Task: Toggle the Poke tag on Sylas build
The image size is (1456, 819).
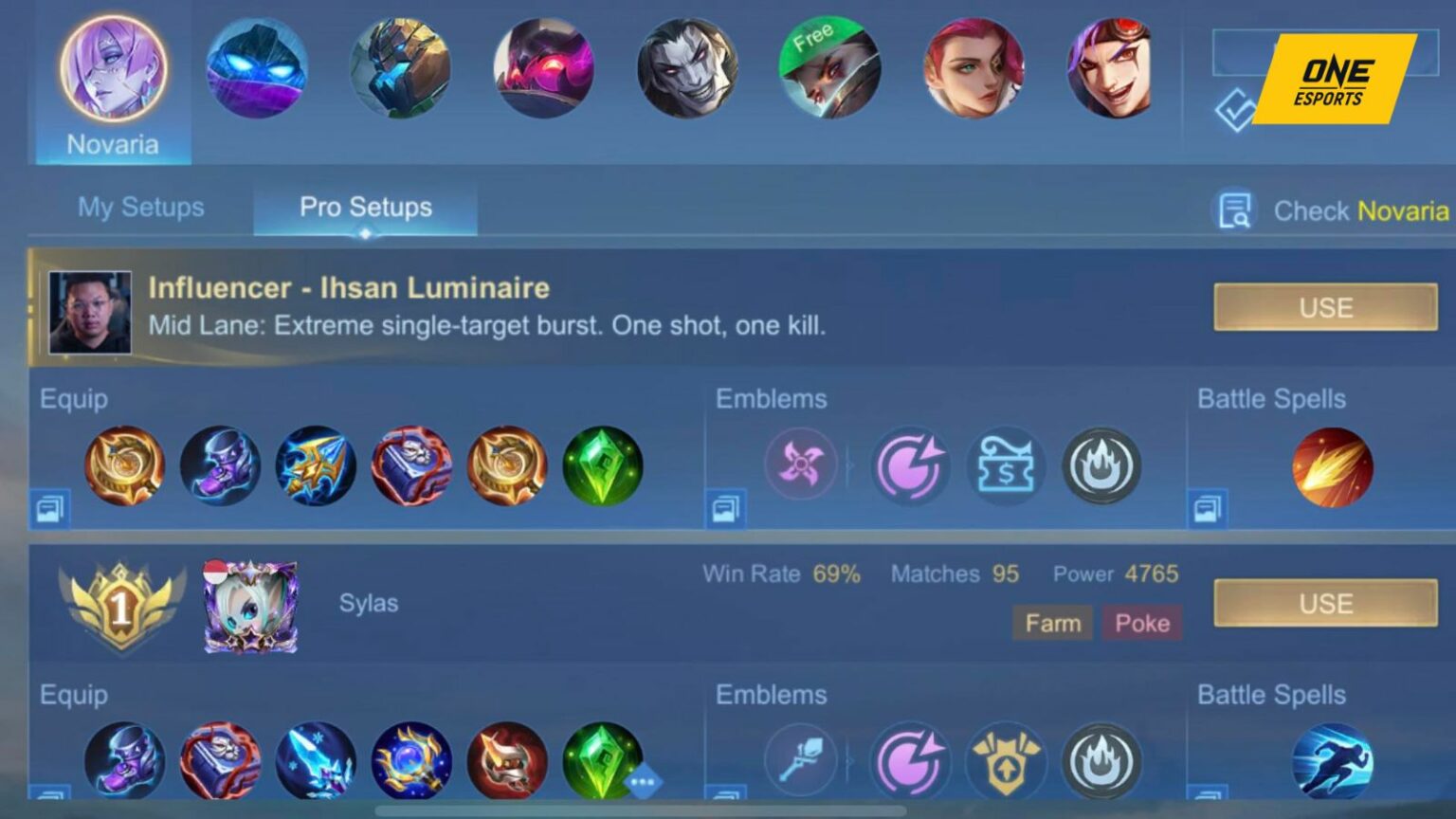Action: 1143,624
